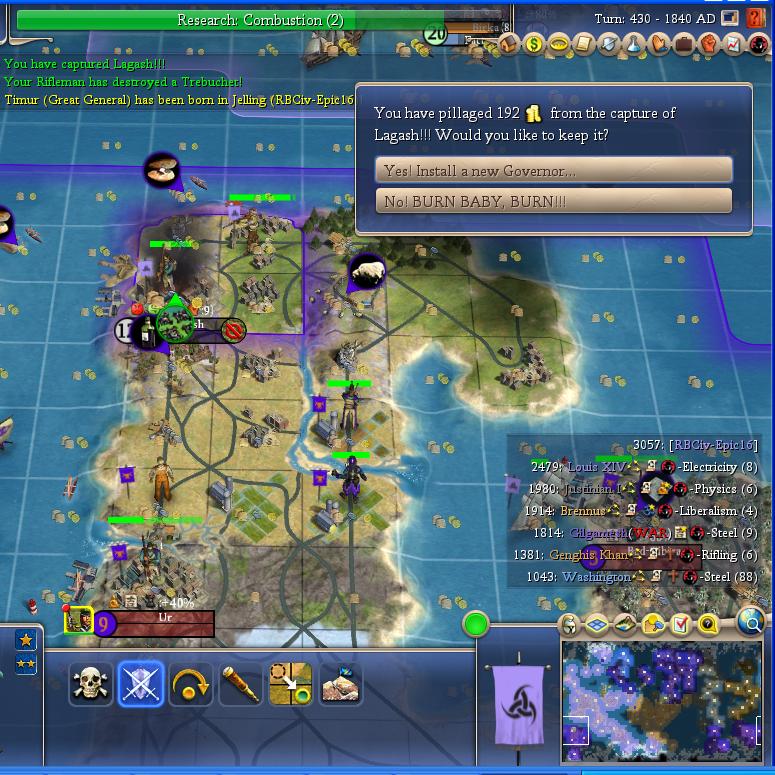The width and height of the screenshot is (775, 775).
Task: Open the domestic advisor house icon
Action: [x=510, y=44]
